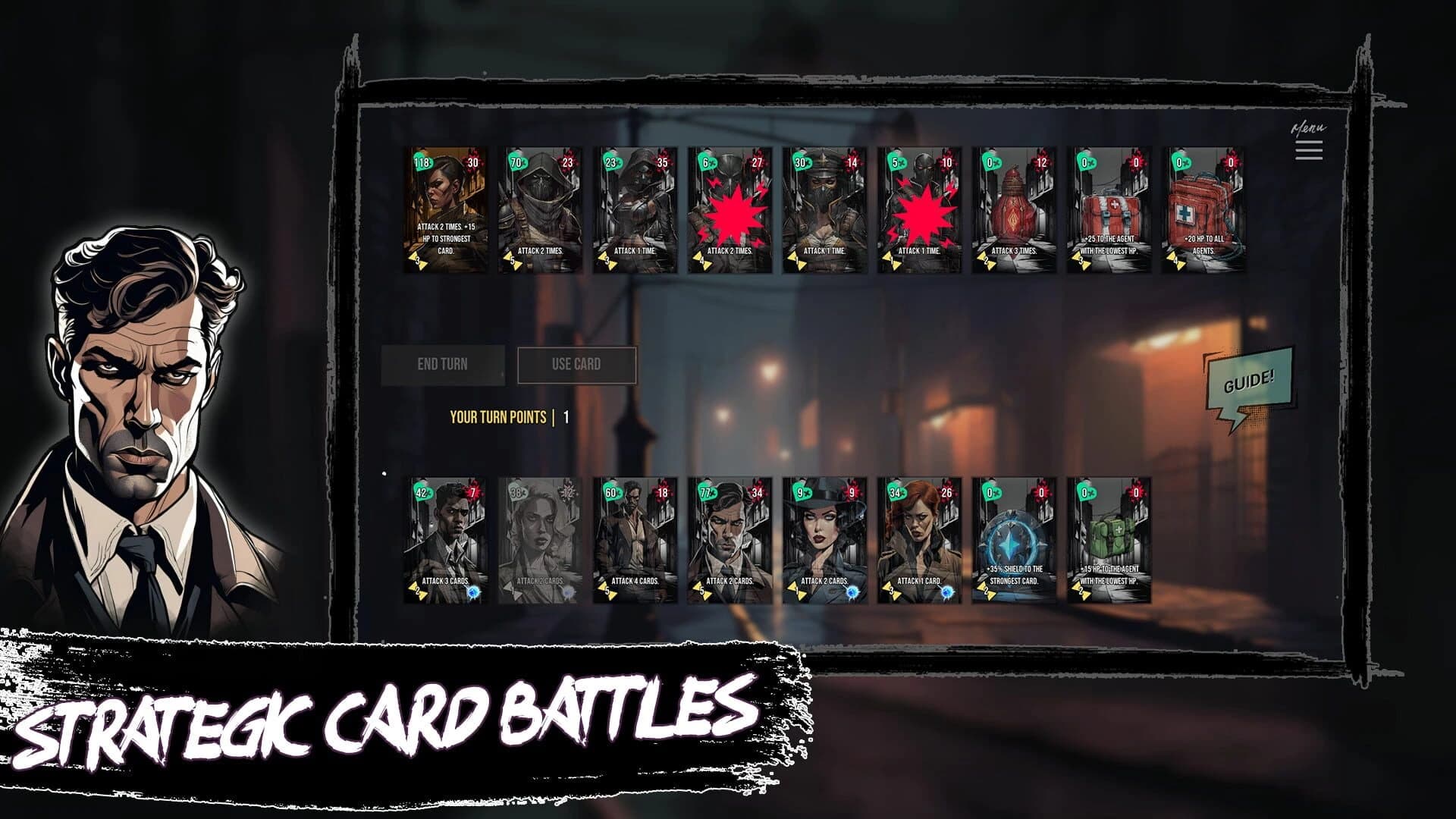Click the END TURN button
The height and width of the screenshot is (819, 1456).
tap(444, 363)
